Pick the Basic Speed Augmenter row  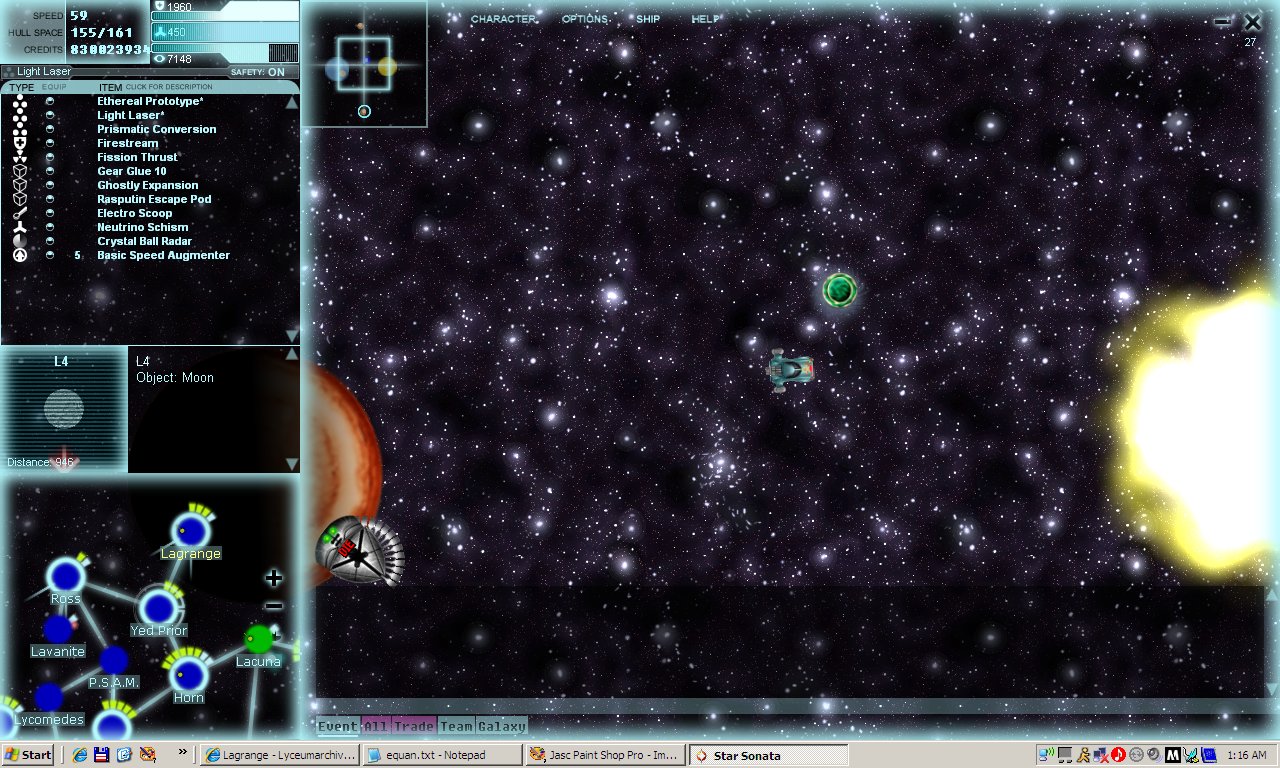click(x=163, y=255)
